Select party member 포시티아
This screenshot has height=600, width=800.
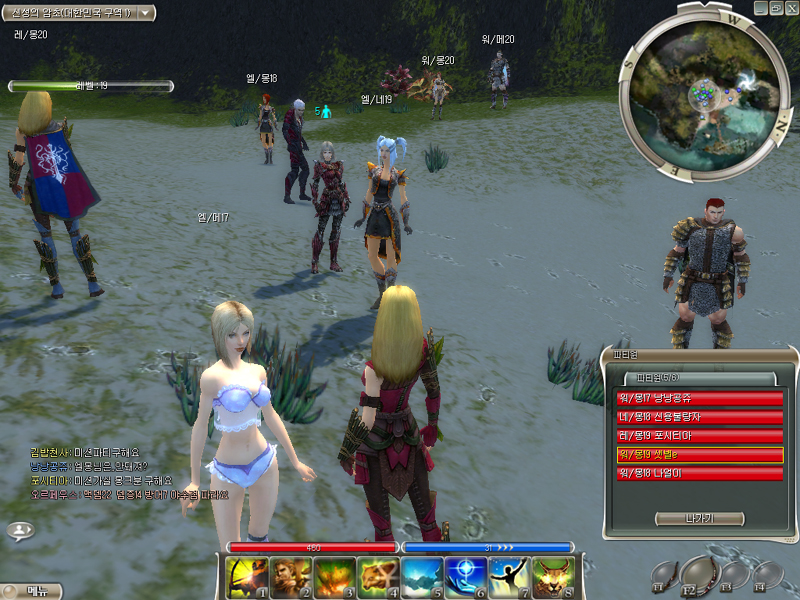pyautogui.click(x=699, y=436)
